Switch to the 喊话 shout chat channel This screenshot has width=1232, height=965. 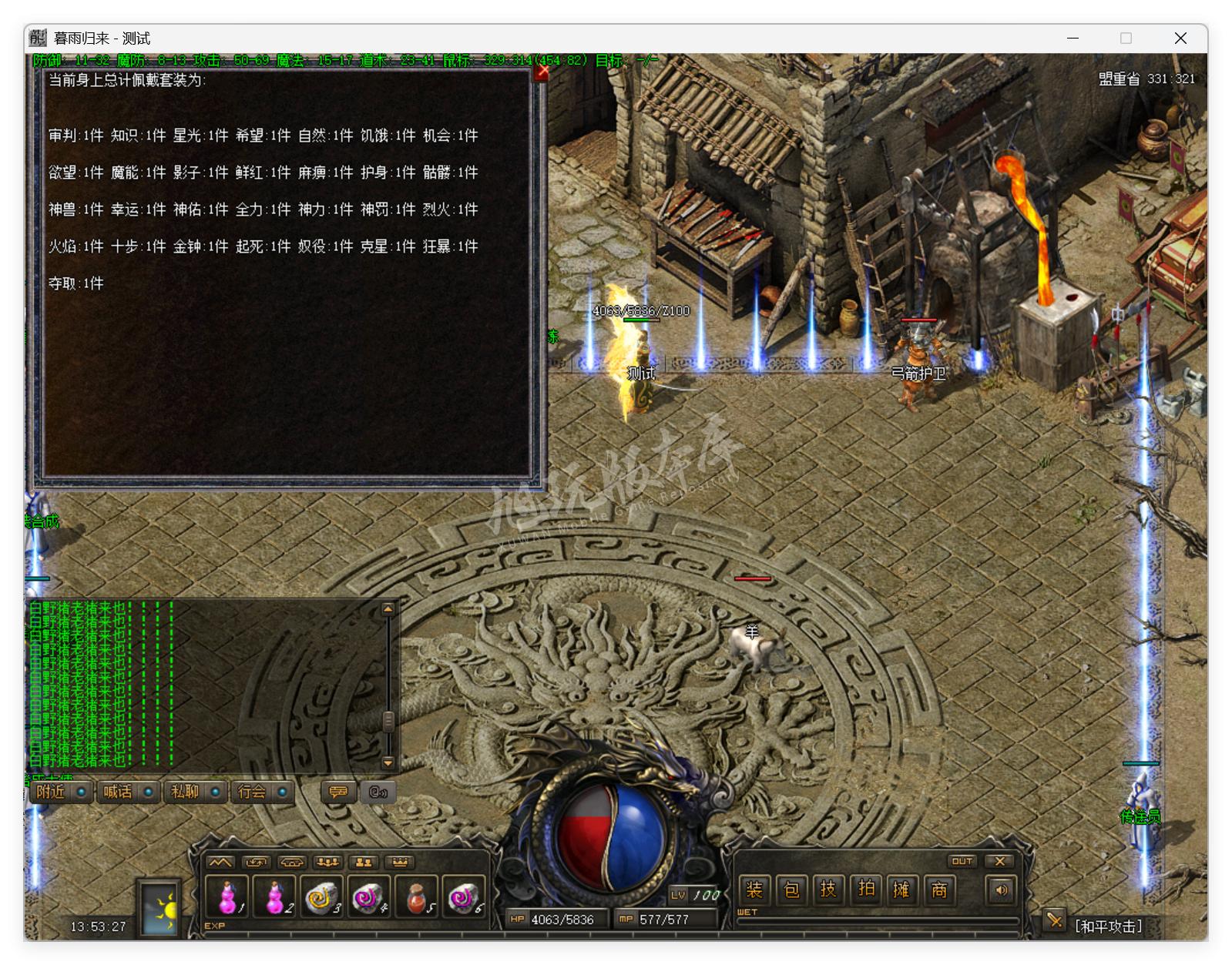point(119,792)
